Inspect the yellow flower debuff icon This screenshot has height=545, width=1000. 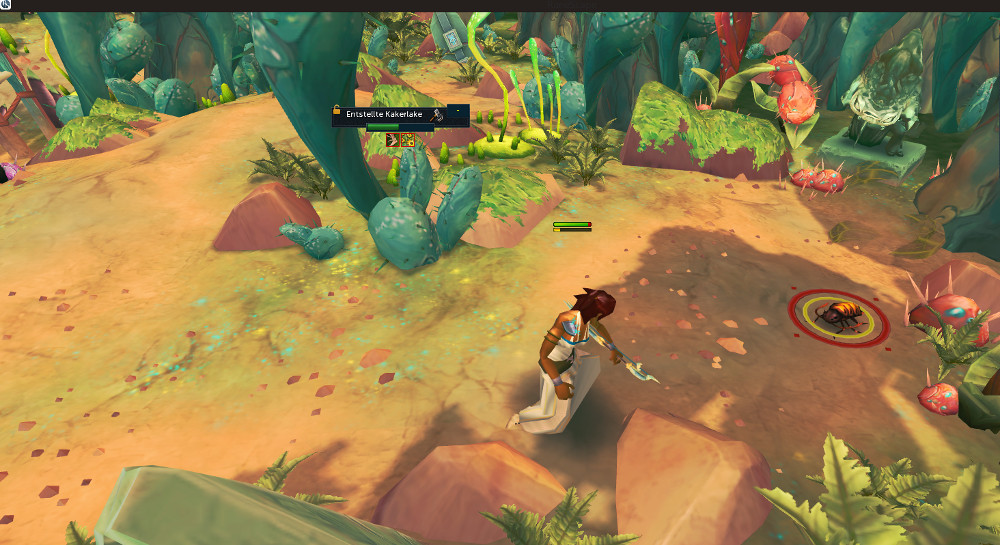coord(407,140)
